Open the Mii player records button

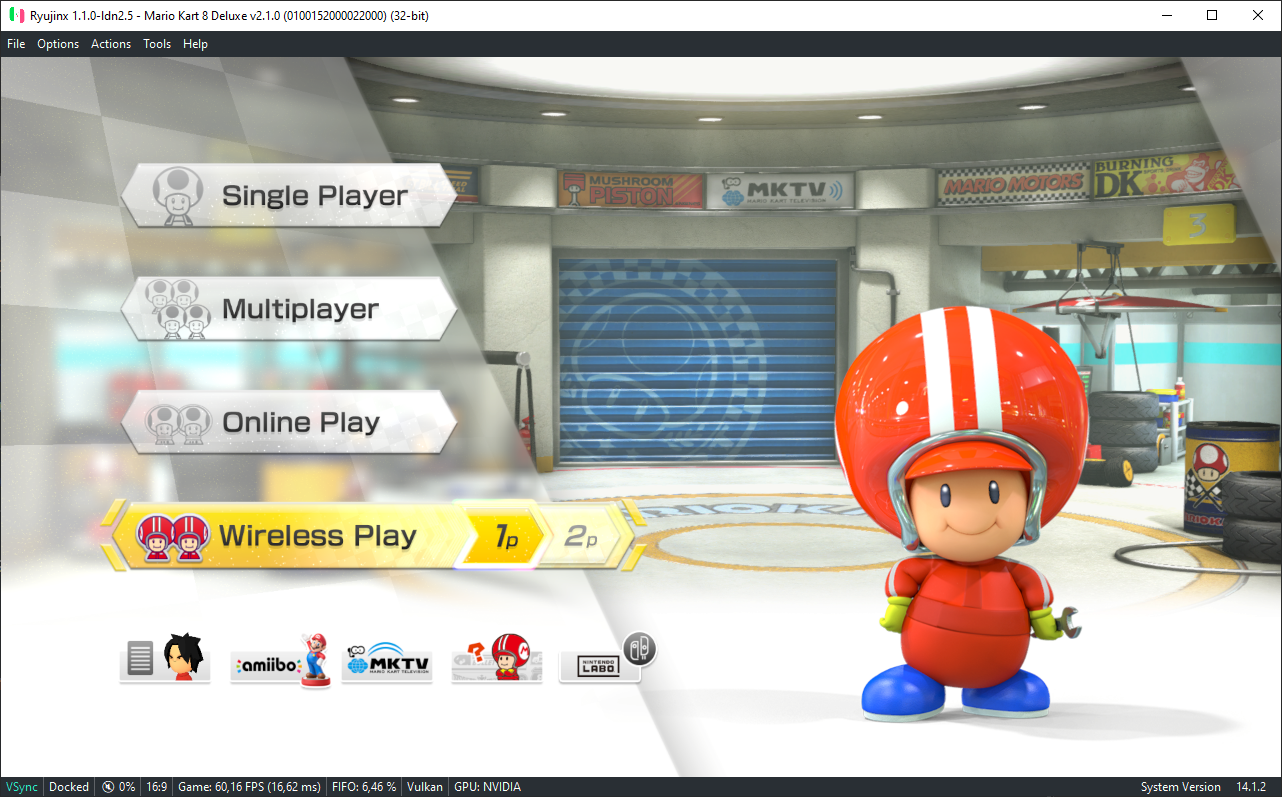tap(165, 658)
